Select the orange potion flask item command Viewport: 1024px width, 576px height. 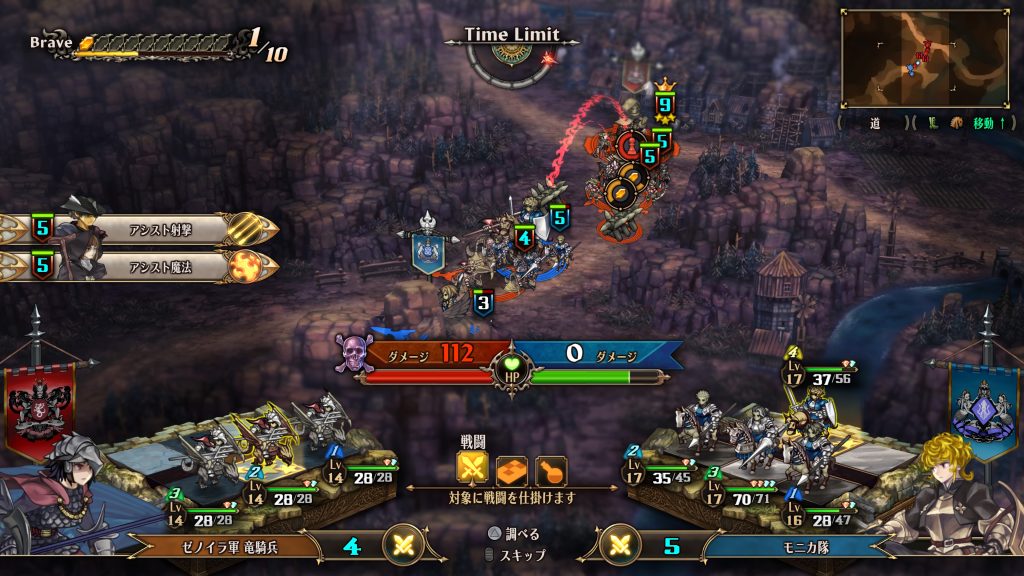pos(551,469)
